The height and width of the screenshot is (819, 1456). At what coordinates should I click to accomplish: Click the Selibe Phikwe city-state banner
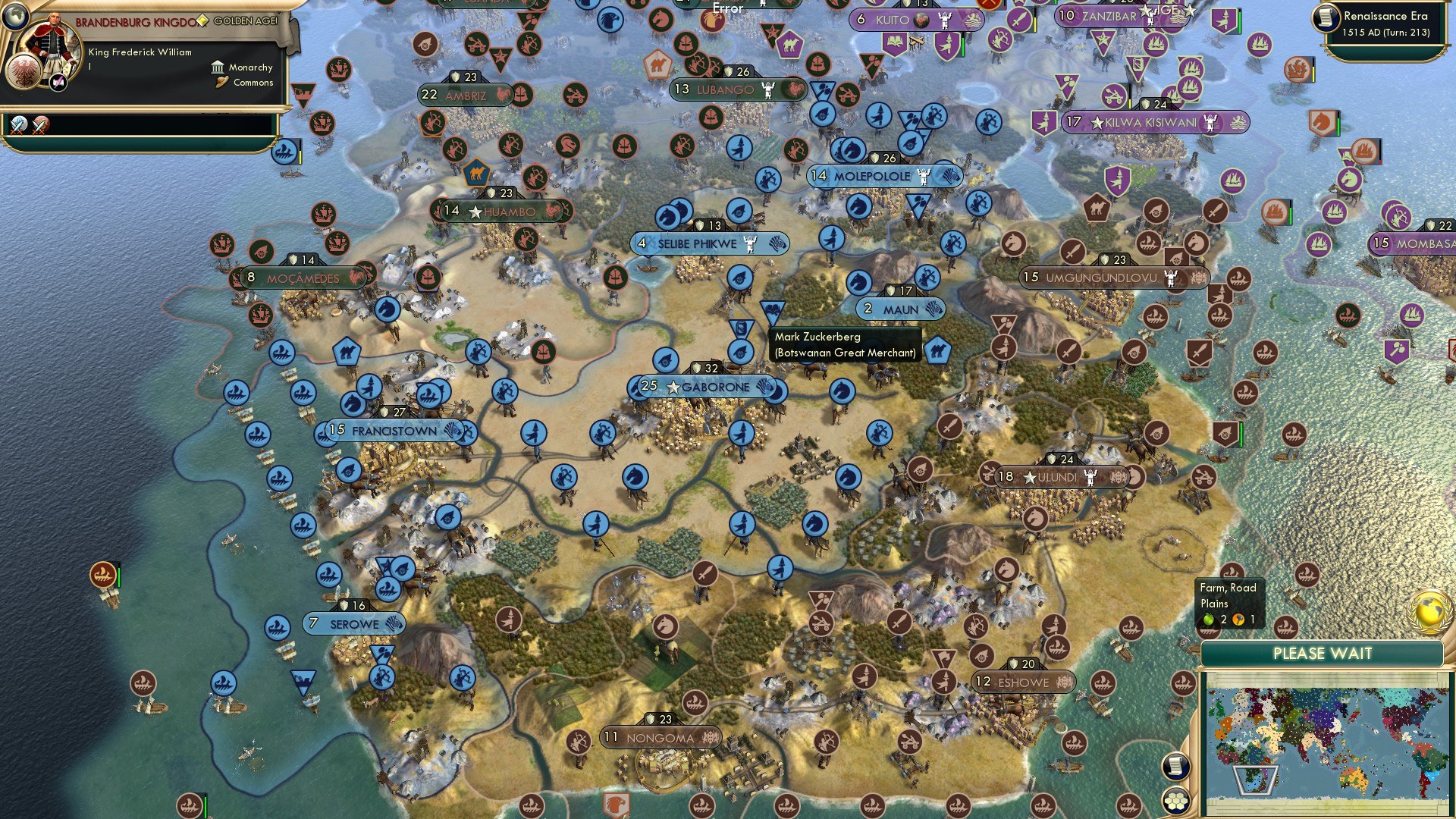(709, 243)
